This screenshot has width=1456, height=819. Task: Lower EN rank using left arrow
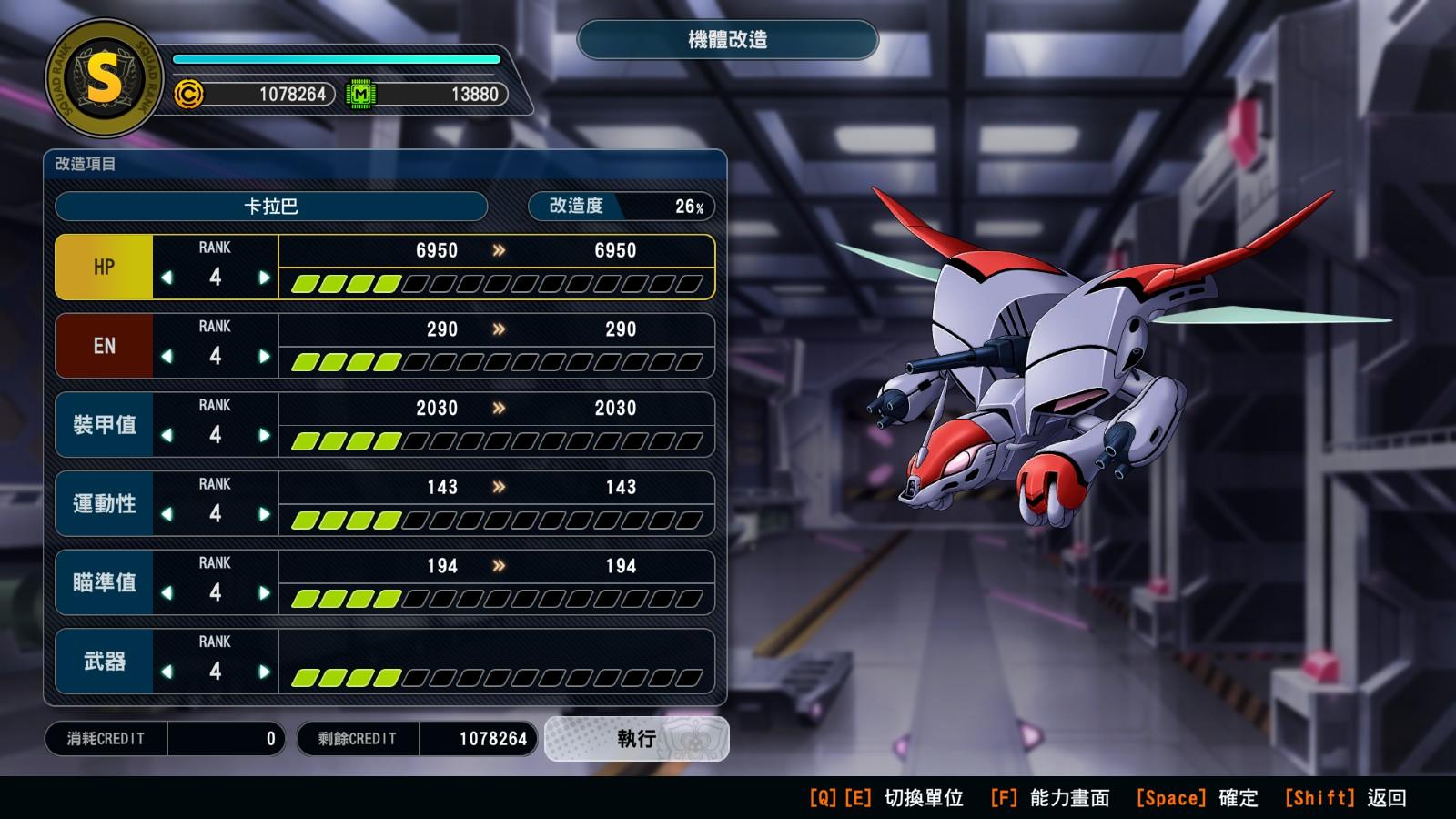coord(167,357)
